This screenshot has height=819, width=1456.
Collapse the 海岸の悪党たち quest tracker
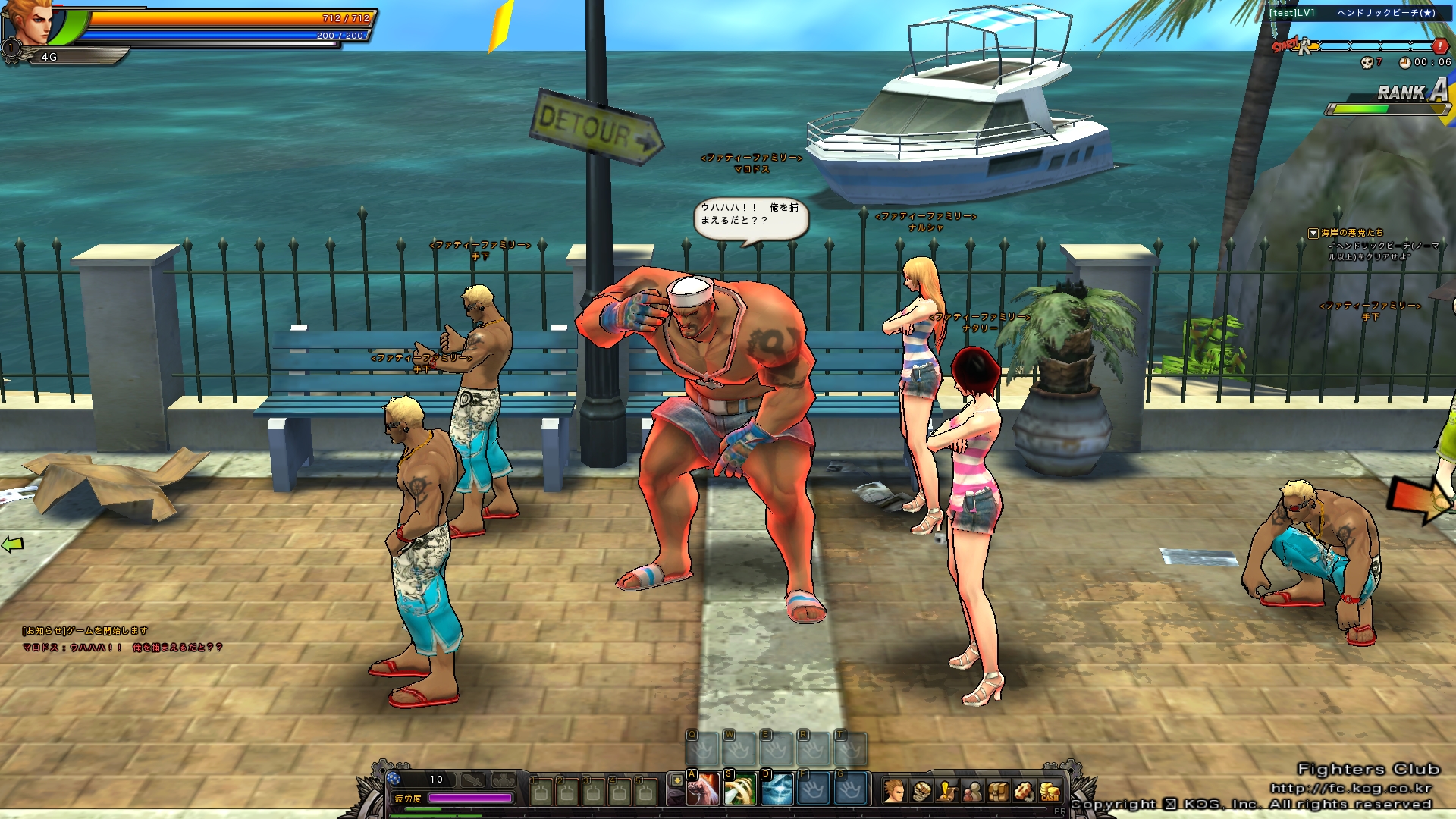point(1313,233)
